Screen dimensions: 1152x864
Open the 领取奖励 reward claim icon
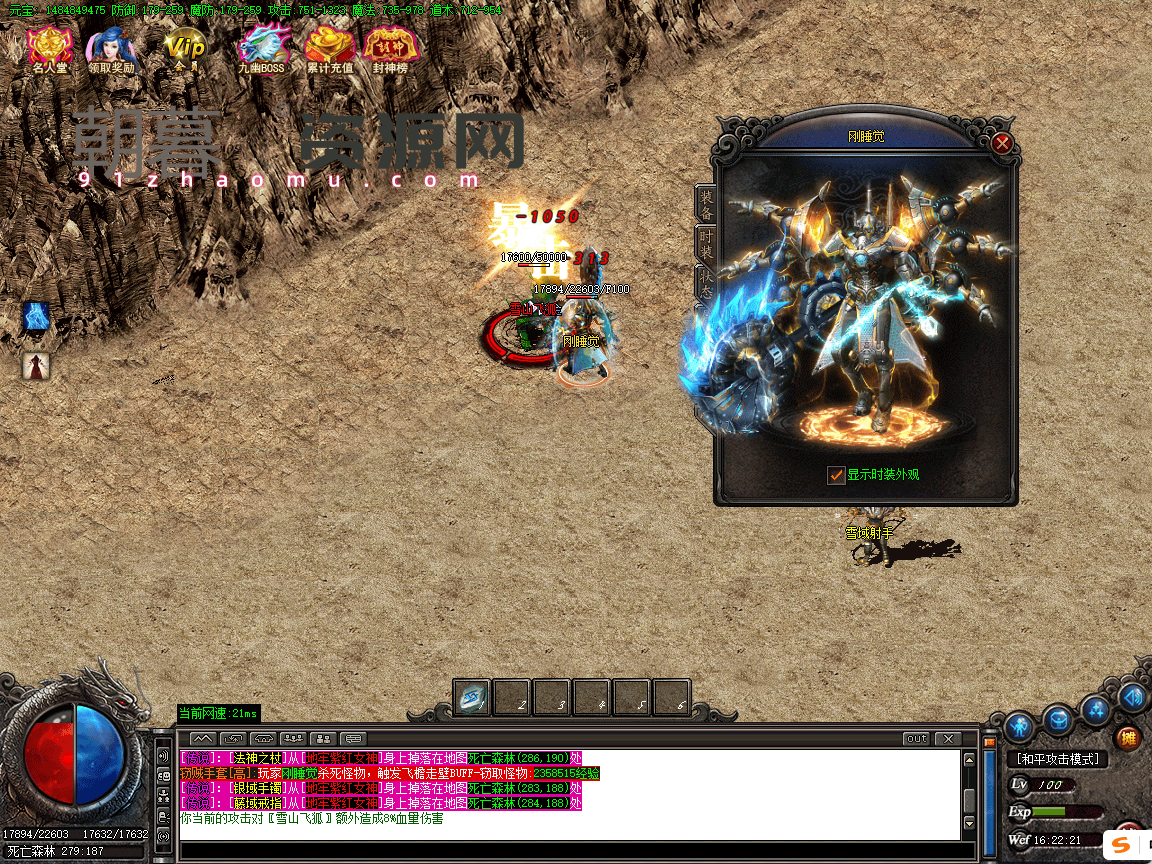[x=110, y=50]
